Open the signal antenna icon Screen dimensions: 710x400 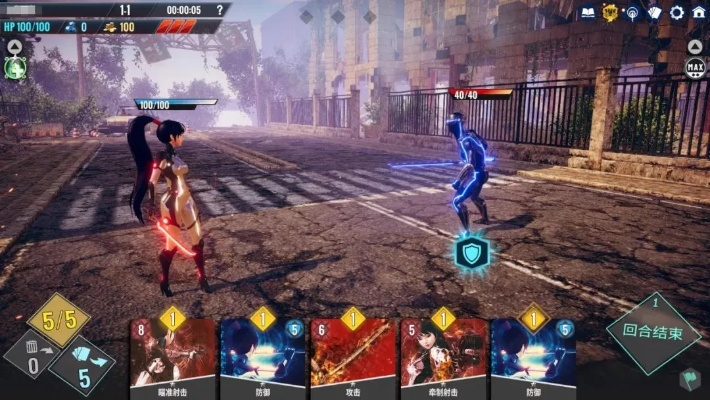pyautogui.click(x=632, y=13)
